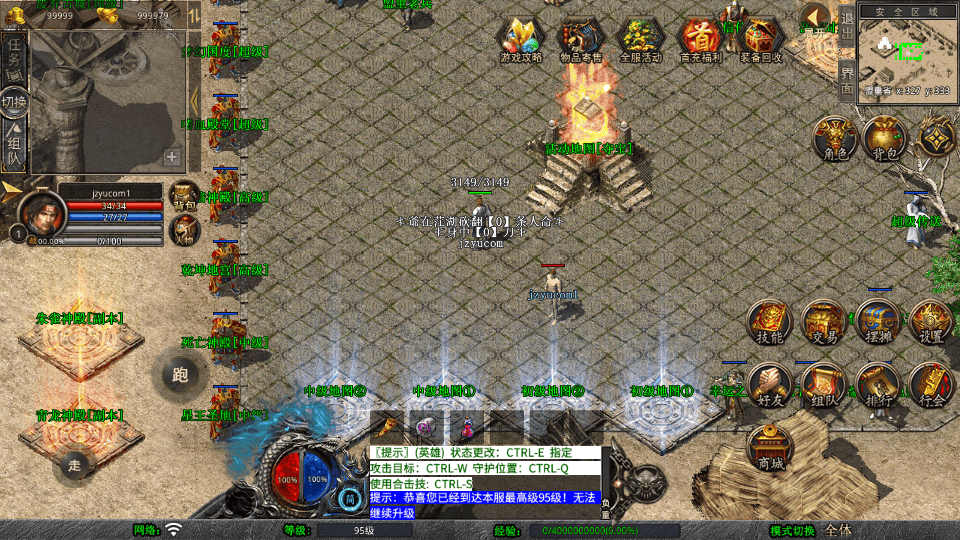Image resolution: width=960 pixels, height=540 pixels.
Task: Open the 技能 skills book
Action: 769,322
